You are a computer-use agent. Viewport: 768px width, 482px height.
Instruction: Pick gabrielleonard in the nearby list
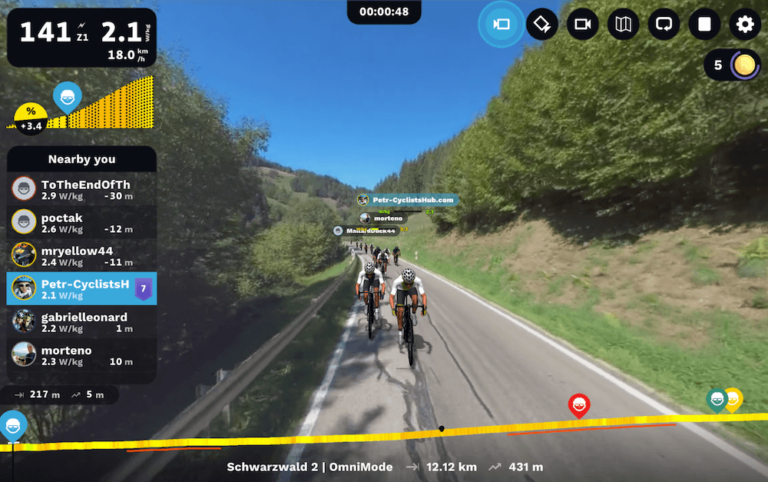pos(82,322)
